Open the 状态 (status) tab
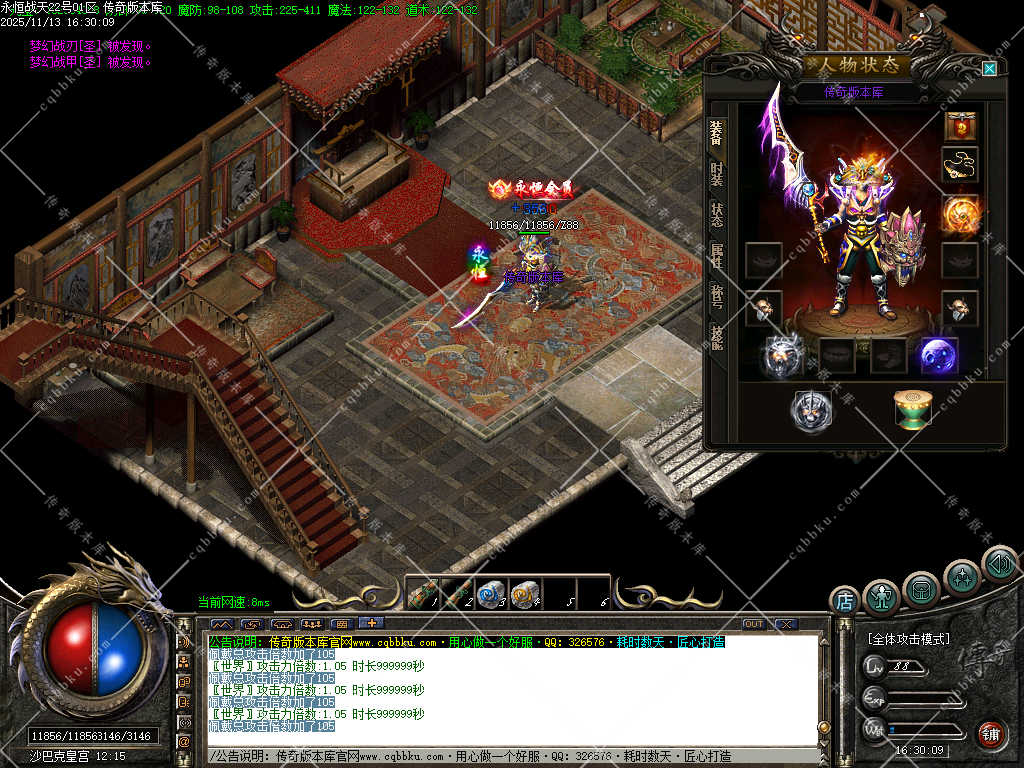 [x=716, y=214]
